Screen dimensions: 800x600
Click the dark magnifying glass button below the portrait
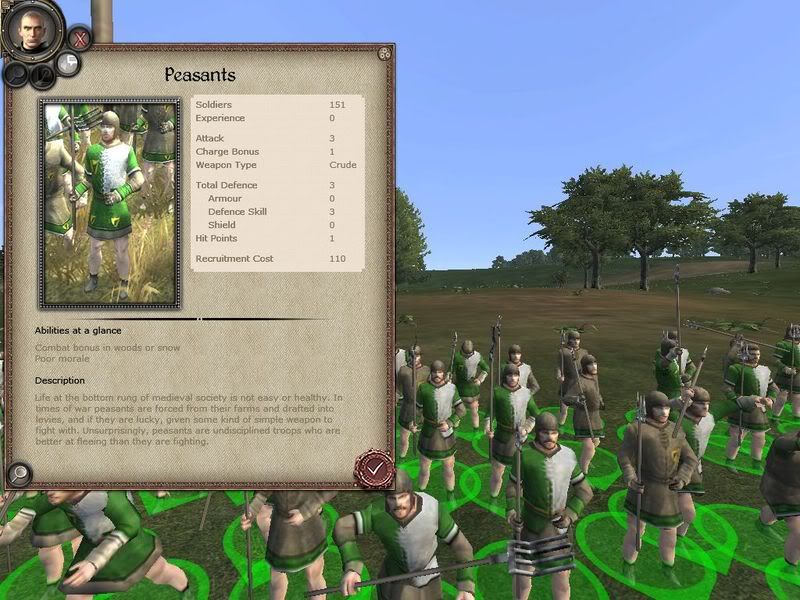click(x=17, y=73)
